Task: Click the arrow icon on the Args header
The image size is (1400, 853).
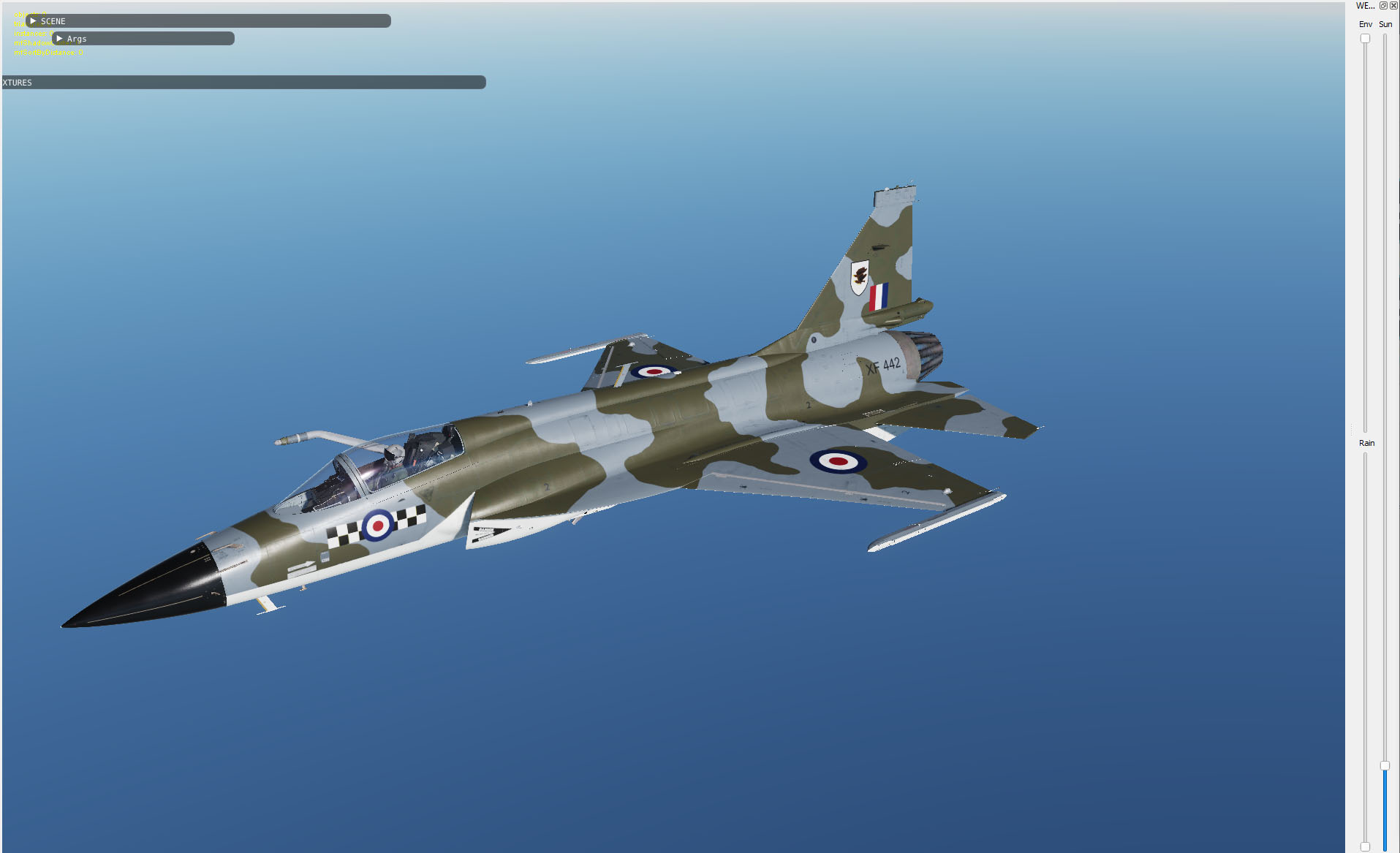Action: coord(59,39)
